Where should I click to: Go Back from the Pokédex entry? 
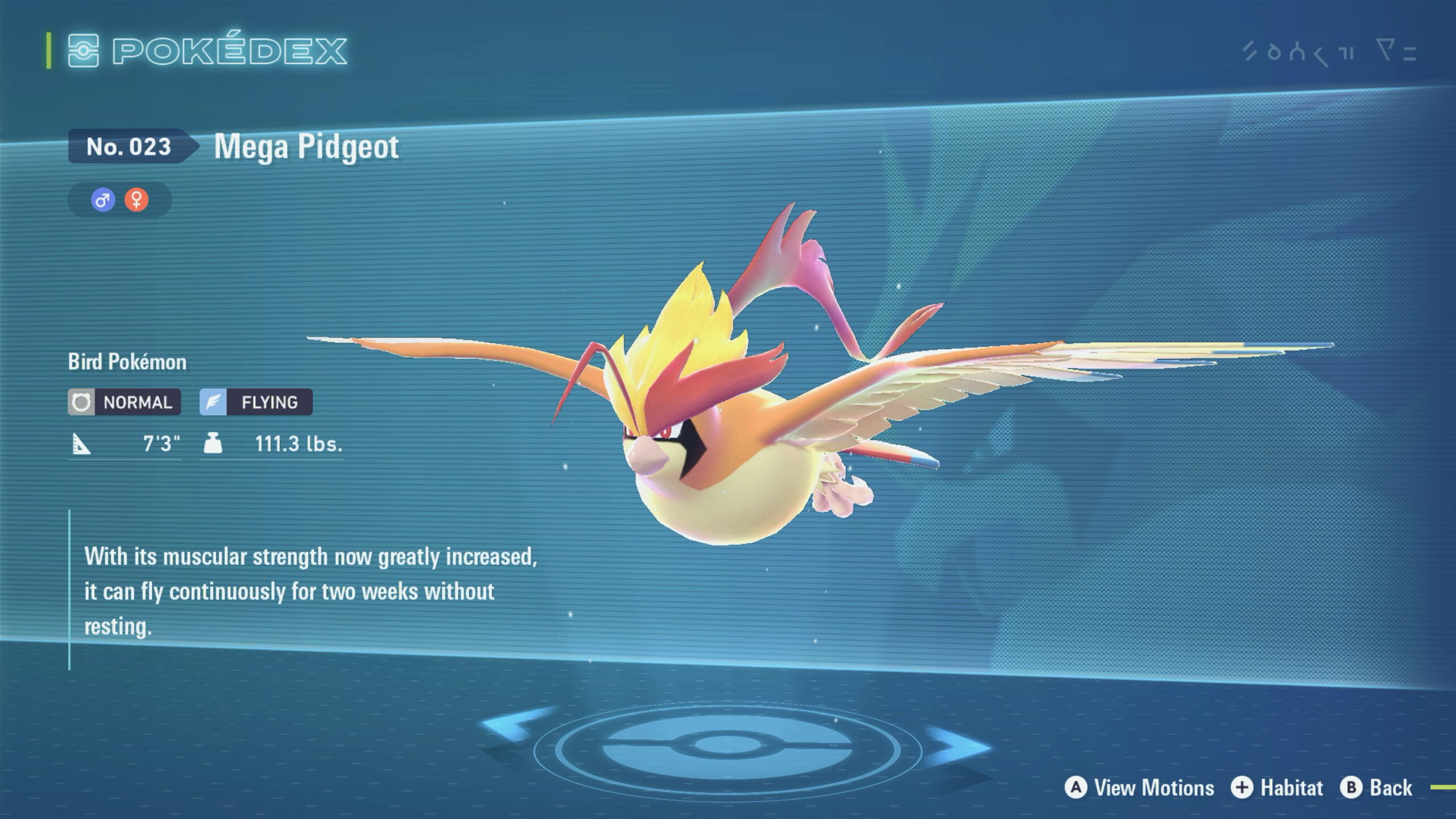point(1376,788)
